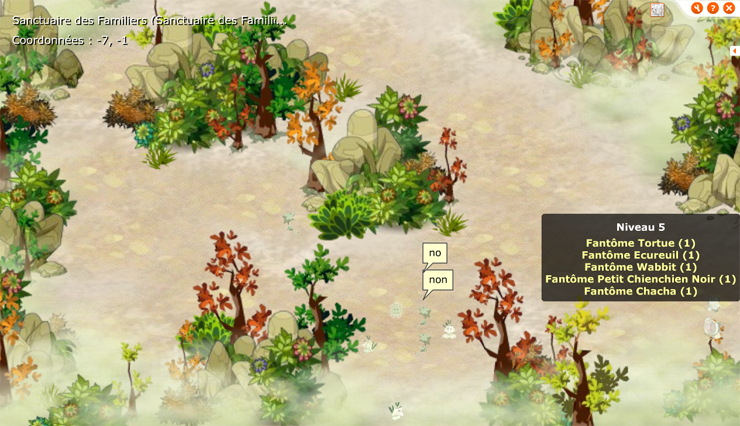
Task: Open the options via the wrench icon
Action: (697, 8)
